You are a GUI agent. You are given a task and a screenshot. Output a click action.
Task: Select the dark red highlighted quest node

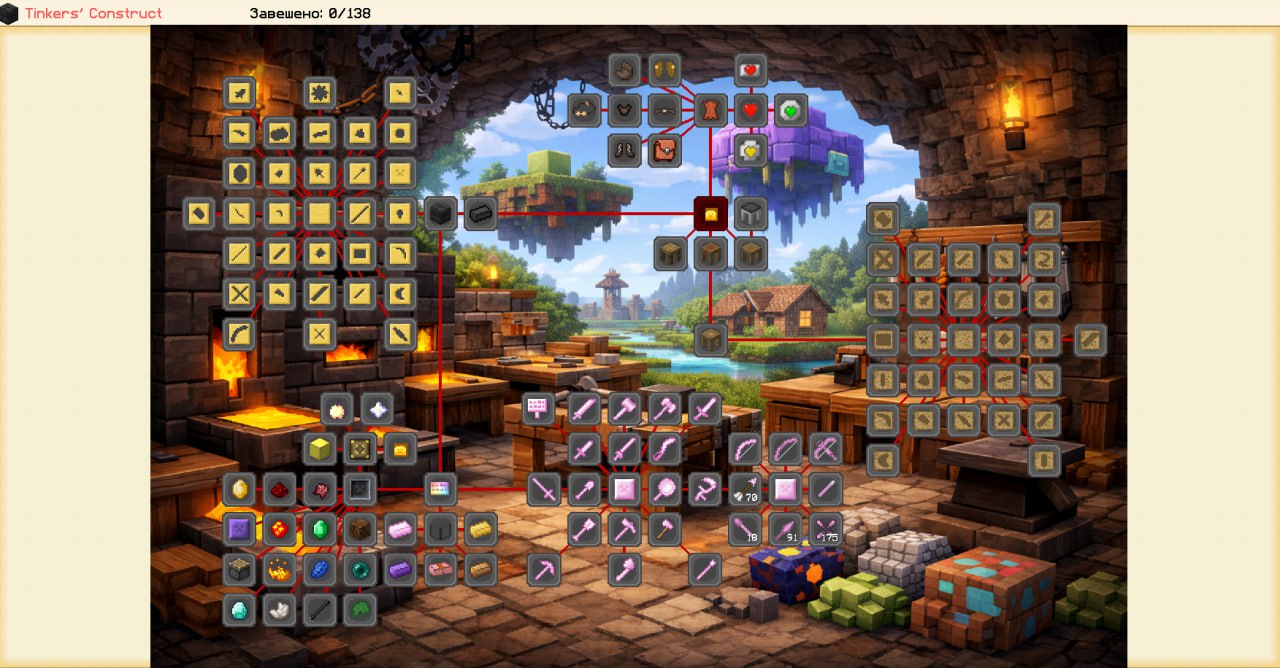click(x=711, y=214)
